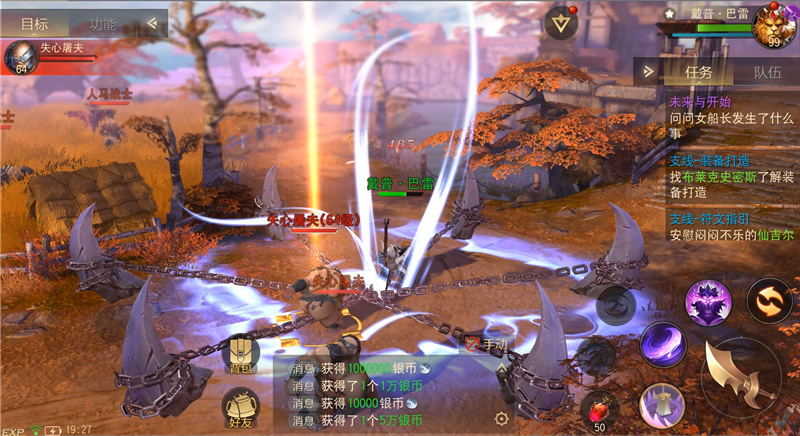Open the triangle emblem icon at top center
This screenshot has height=436, width=800.
coord(561,23)
